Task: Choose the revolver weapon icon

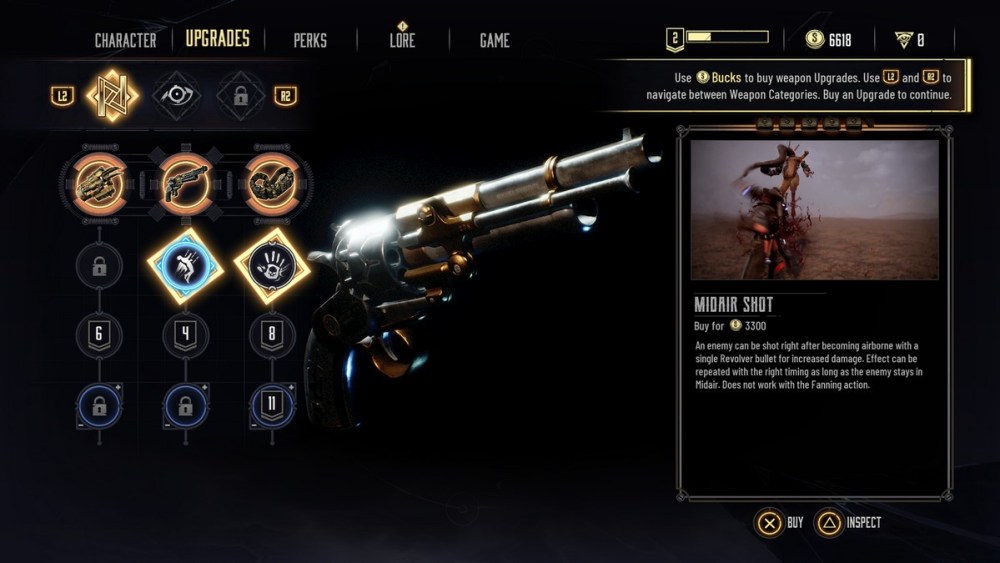Action: (x=185, y=183)
